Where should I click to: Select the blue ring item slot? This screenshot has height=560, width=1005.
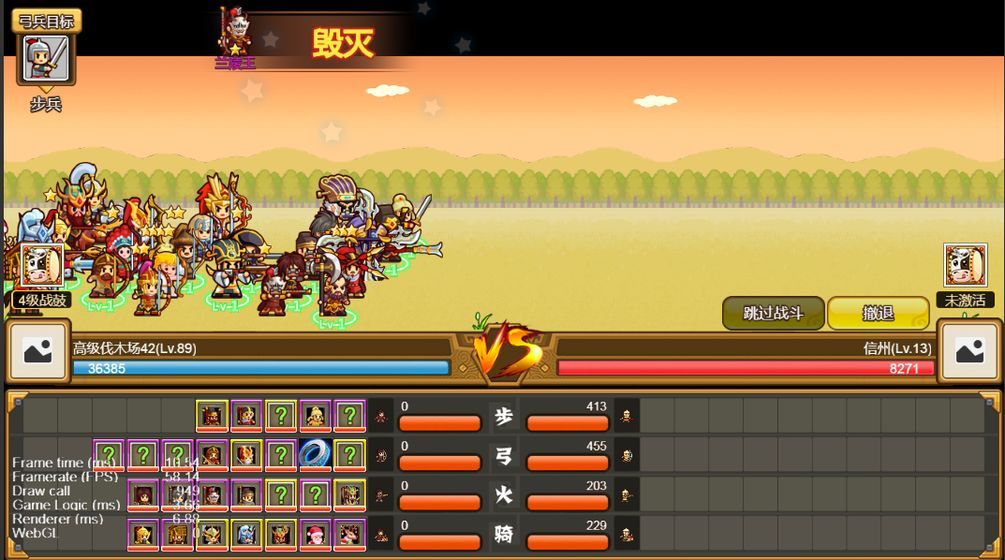[316, 455]
